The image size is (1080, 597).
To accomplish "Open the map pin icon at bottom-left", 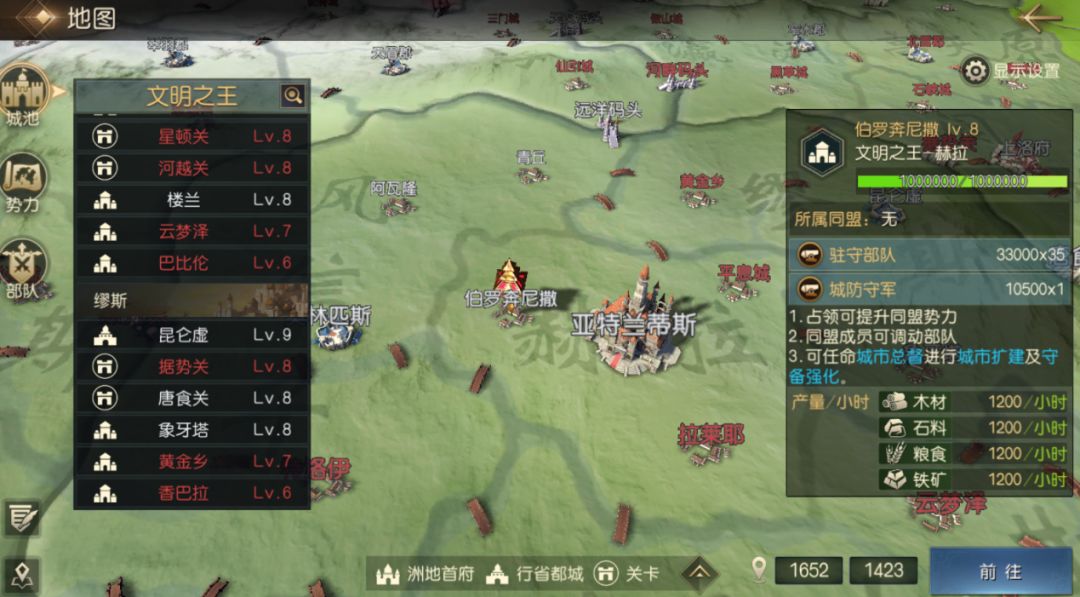I will click(x=21, y=574).
